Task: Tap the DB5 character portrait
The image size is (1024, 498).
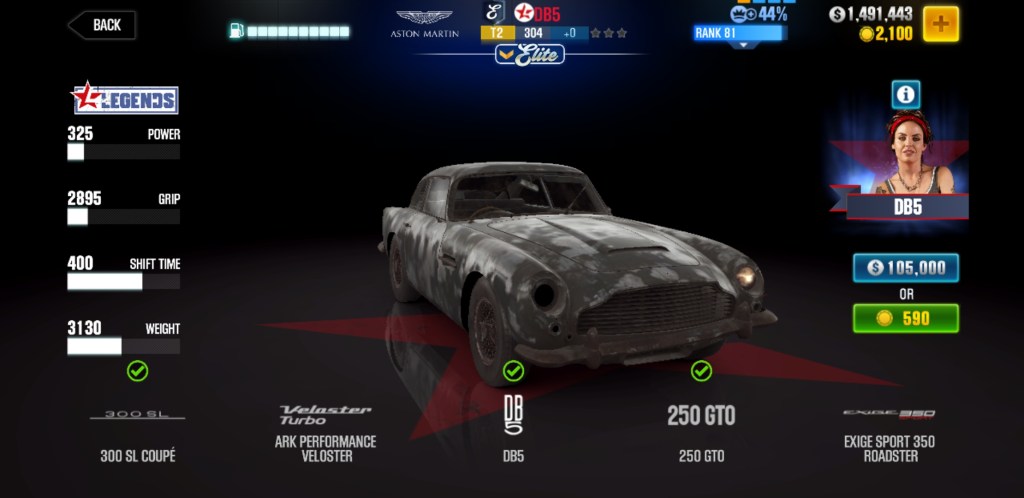Action: pos(907,160)
